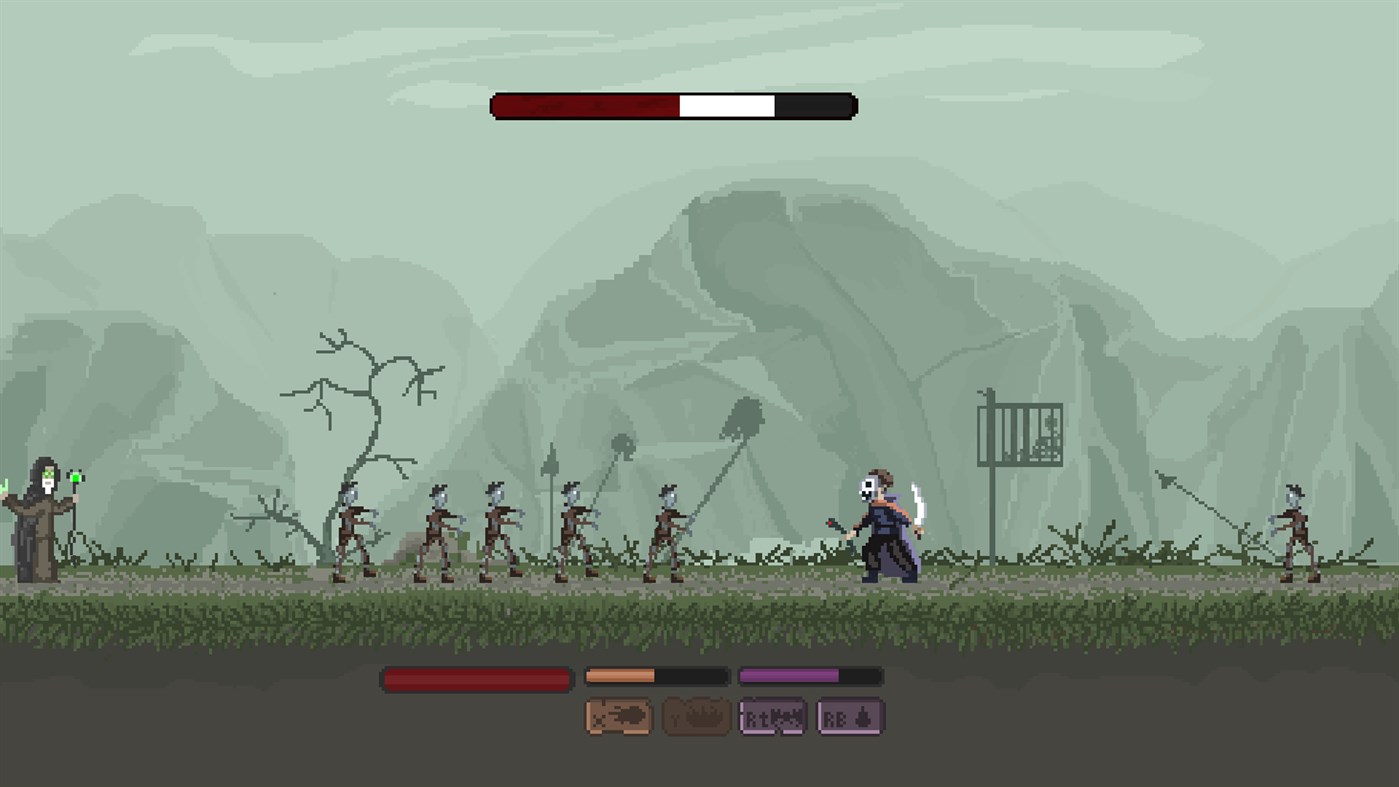The width and height of the screenshot is (1399, 787).
Task: Click the red health bar in the HUD
Action: click(474, 679)
